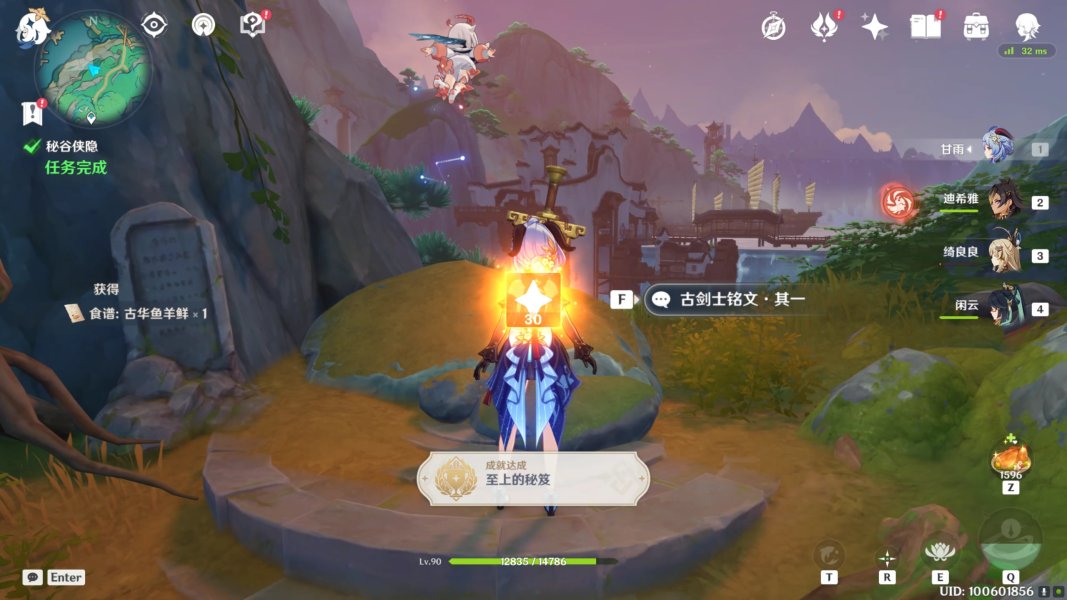Use the food gadget item
This screenshot has width=1067, height=600.
point(1010,462)
